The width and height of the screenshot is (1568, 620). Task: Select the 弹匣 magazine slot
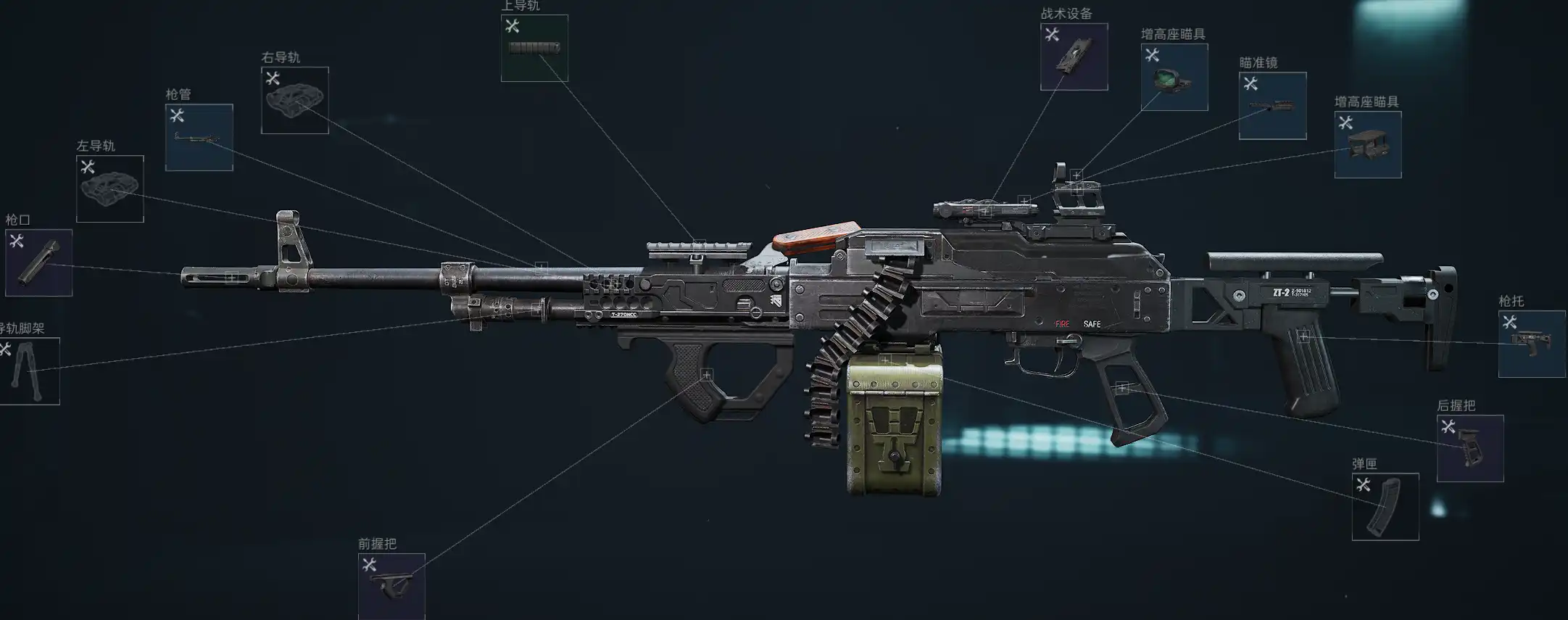[x=1385, y=506]
